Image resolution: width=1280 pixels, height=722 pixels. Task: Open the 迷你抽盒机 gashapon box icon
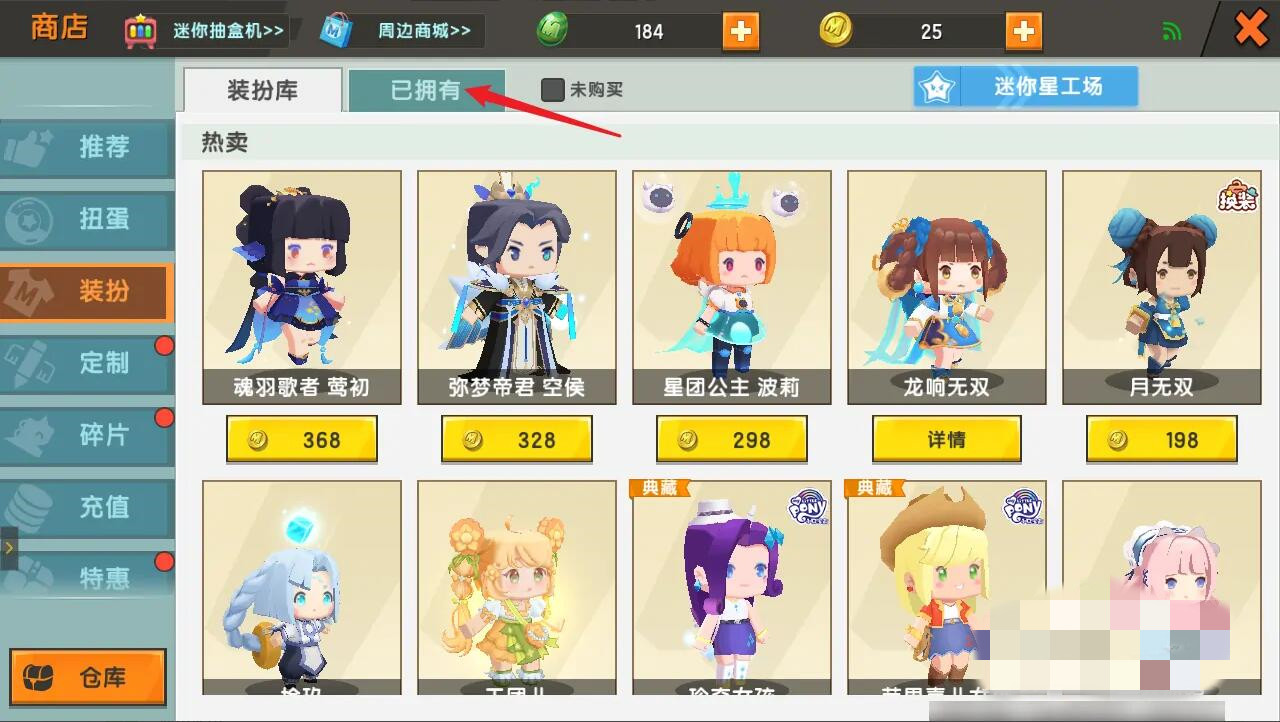[140, 29]
